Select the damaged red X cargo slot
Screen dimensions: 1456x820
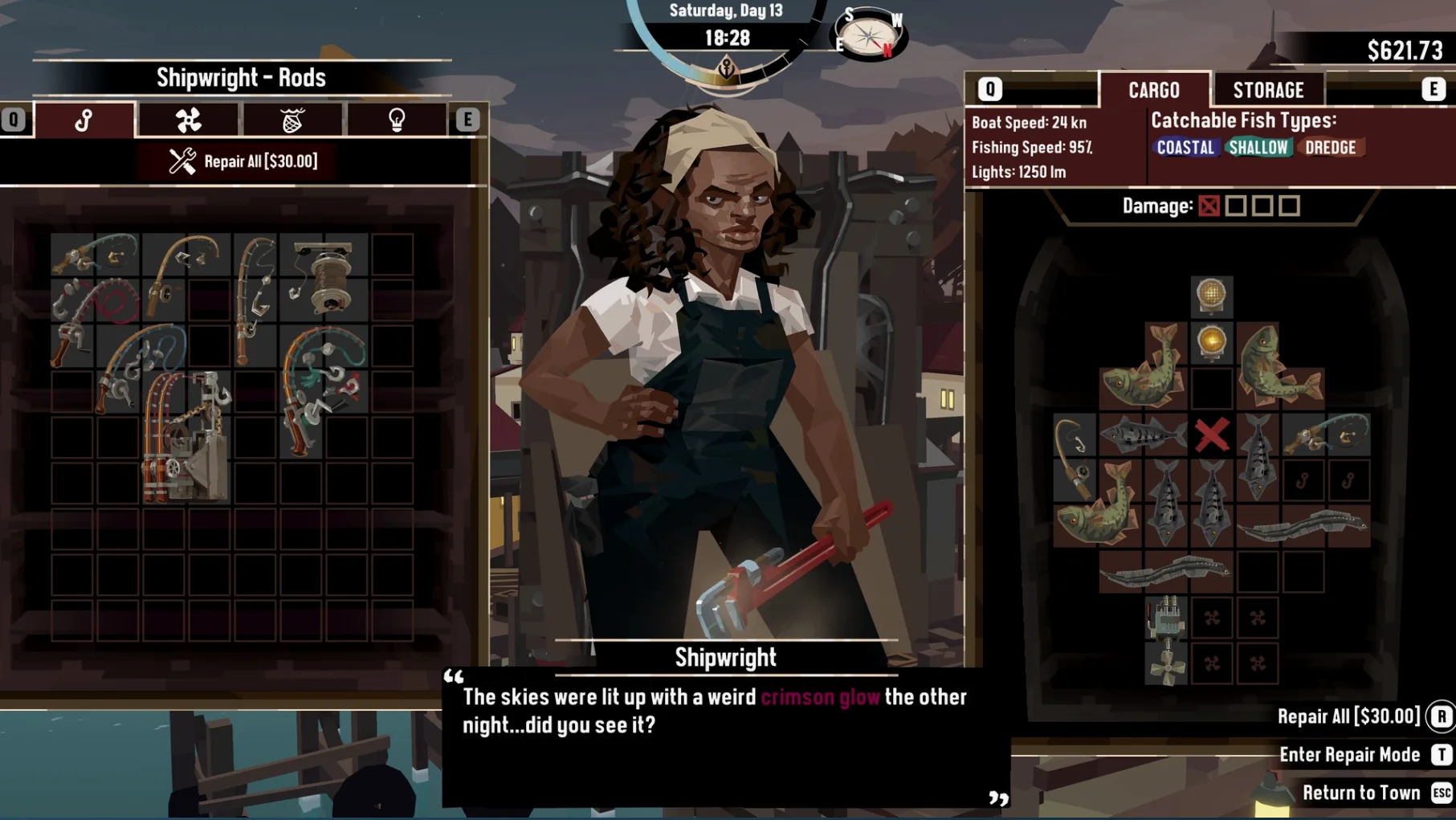(1211, 435)
